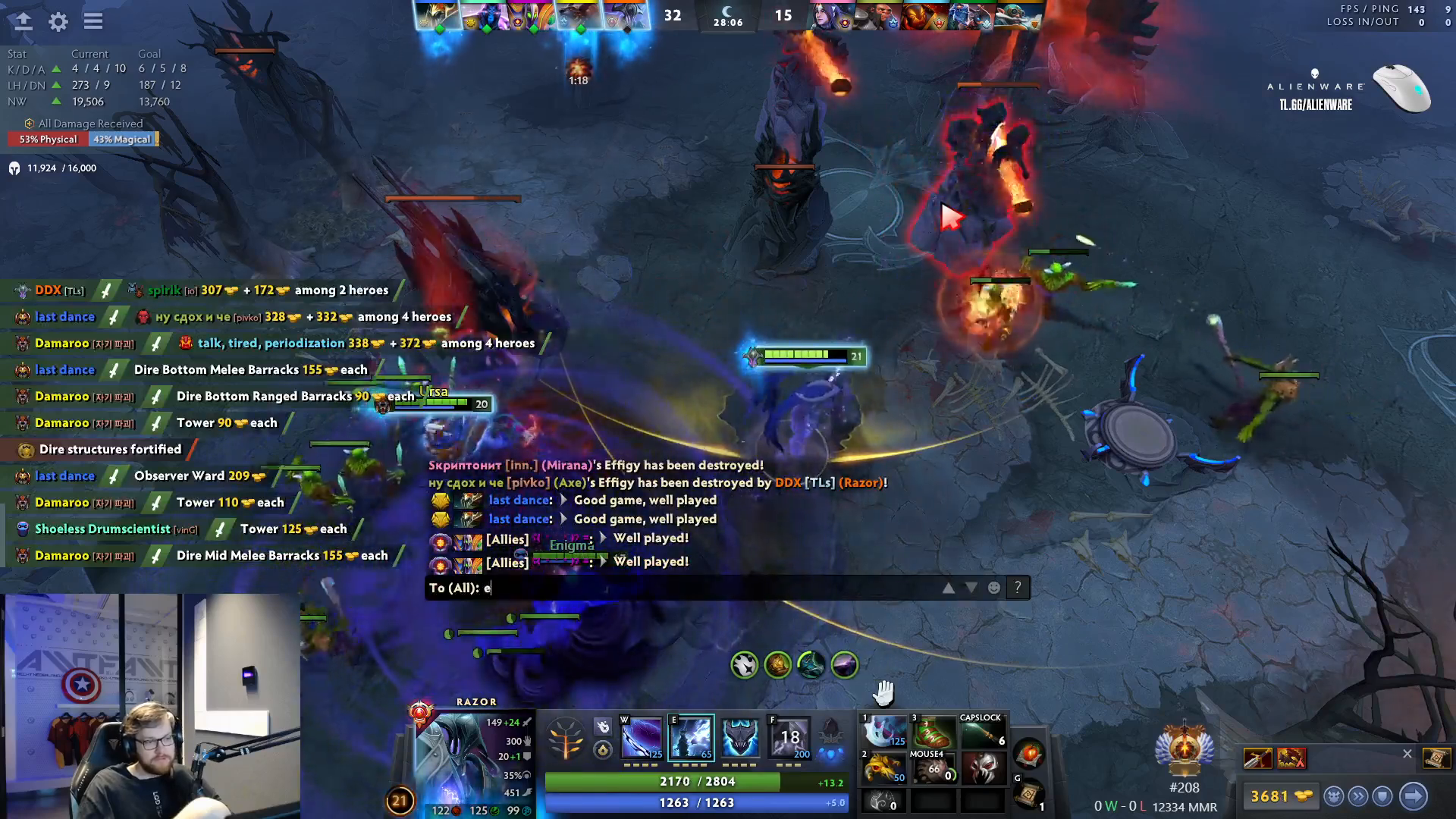1456x819 pixels.
Task: Click the blue deliver-items arrow button
Action: (x=1412, y=795)
